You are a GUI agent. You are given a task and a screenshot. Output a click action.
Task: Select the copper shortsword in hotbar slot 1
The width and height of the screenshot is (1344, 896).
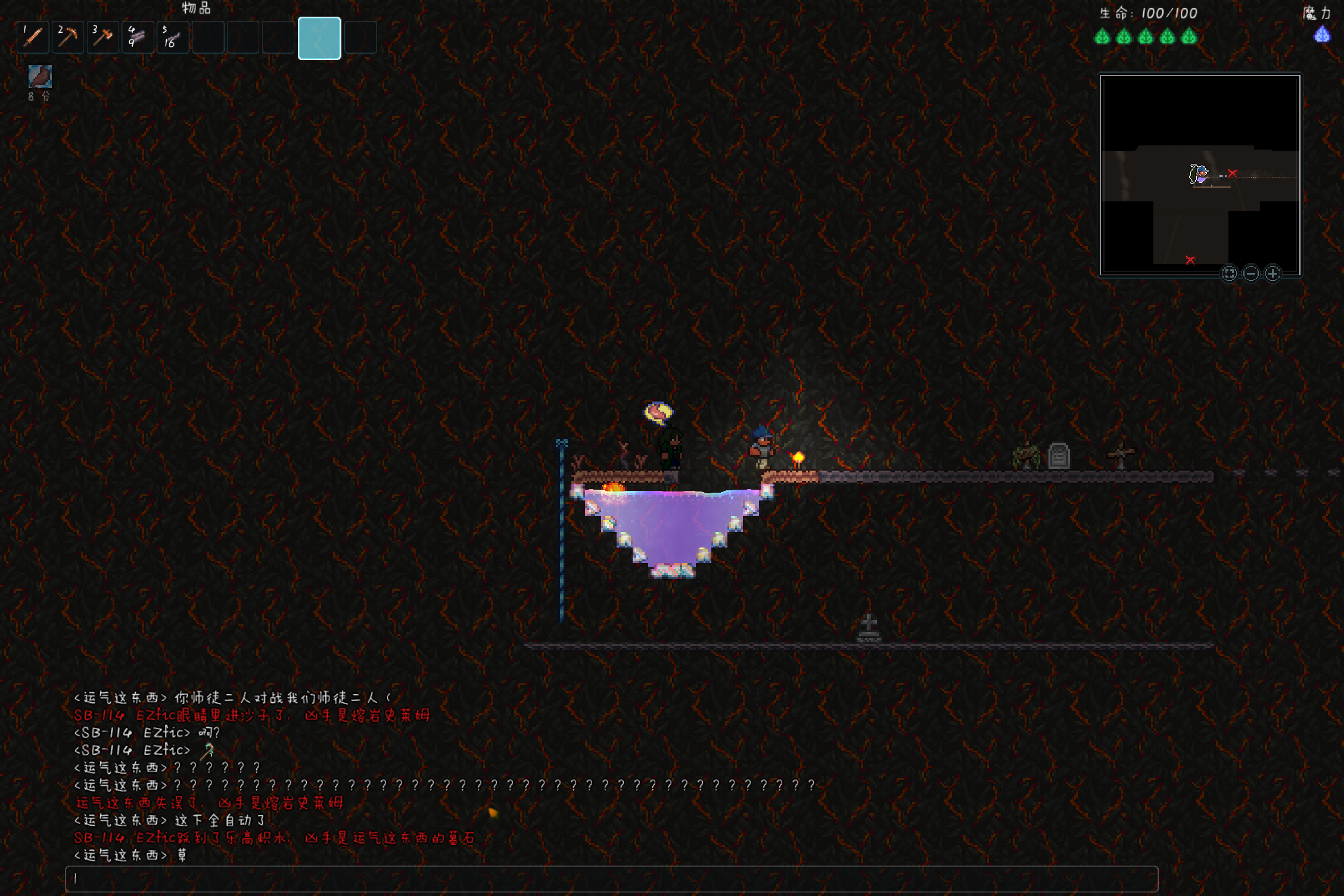pyautogui.click(x=33, y=38)
